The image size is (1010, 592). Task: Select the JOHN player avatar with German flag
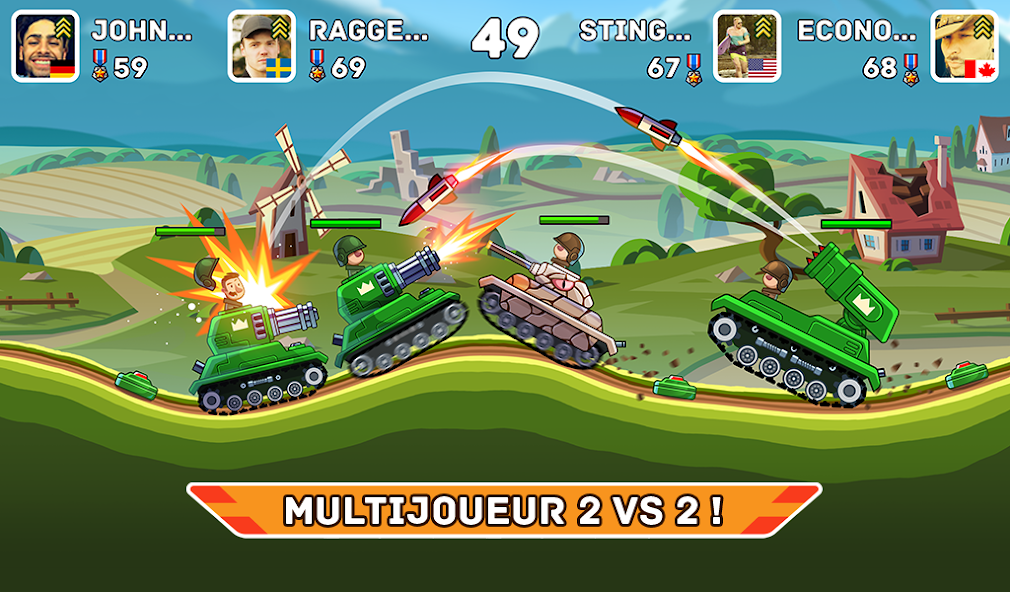(45, 46)
